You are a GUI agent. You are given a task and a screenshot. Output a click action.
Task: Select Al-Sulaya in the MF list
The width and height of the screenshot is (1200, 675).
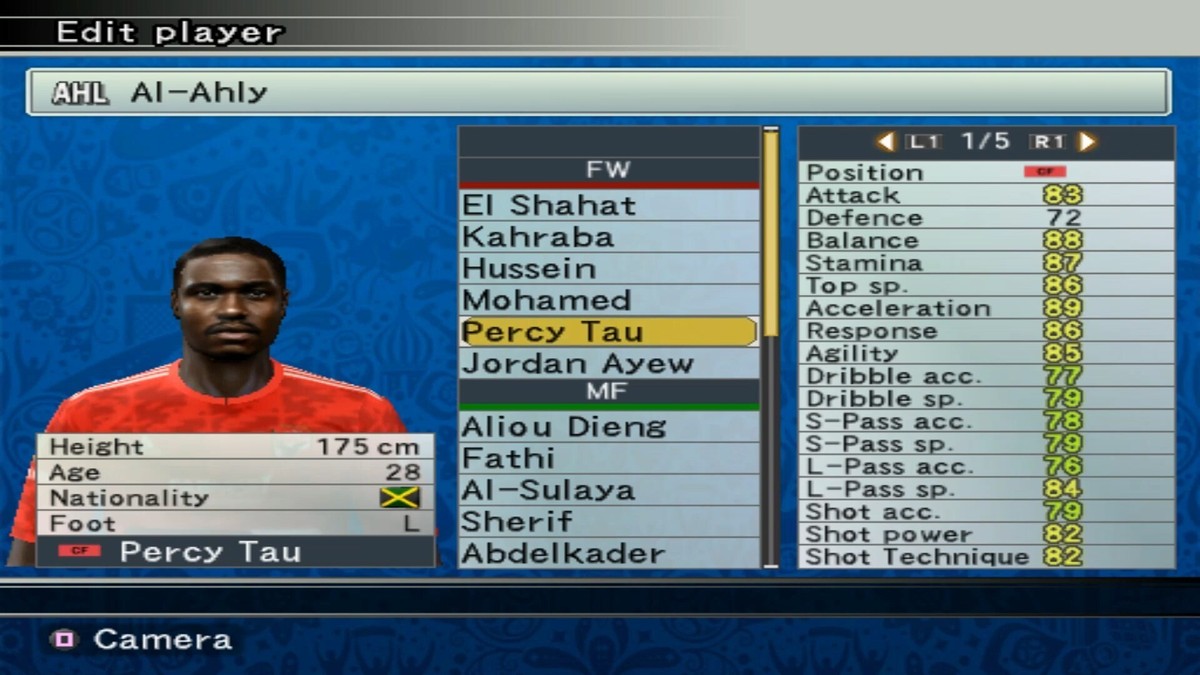[608, 490]
